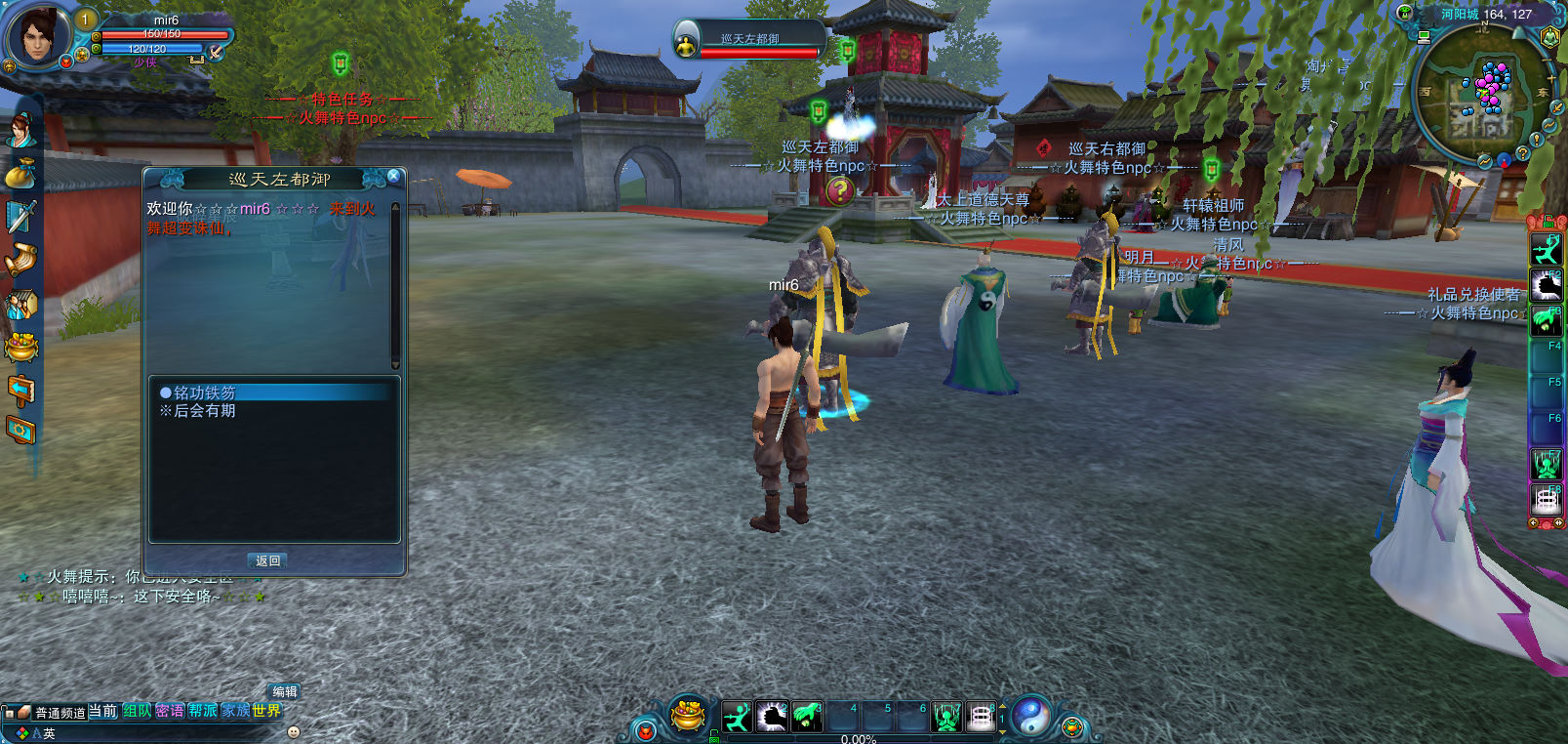Activate the fist punch skill in slot 2
Screen dimensions: 1568x744
[x=772, y=718]
